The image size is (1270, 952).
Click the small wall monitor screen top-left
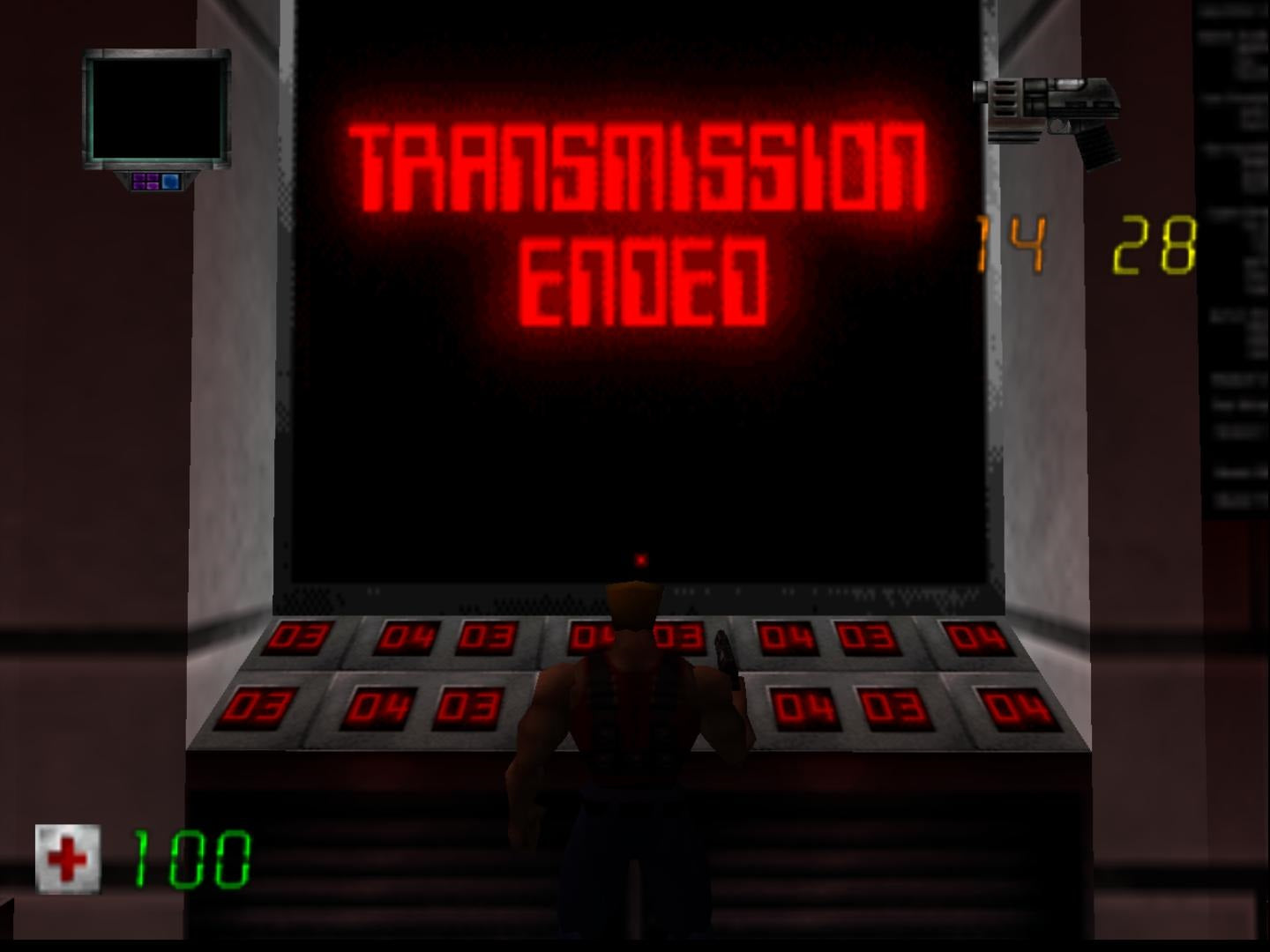pyautogui.click(x=157, y=110)
